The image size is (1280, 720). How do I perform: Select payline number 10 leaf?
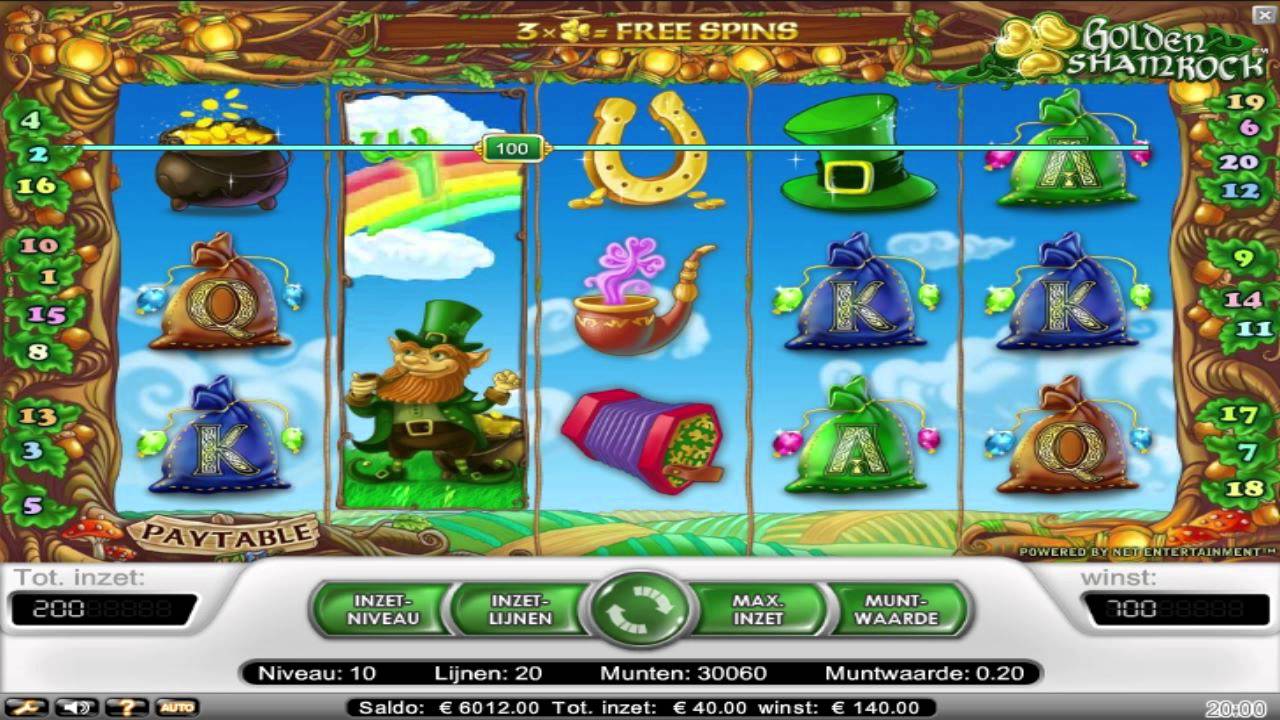coord(39,245)
